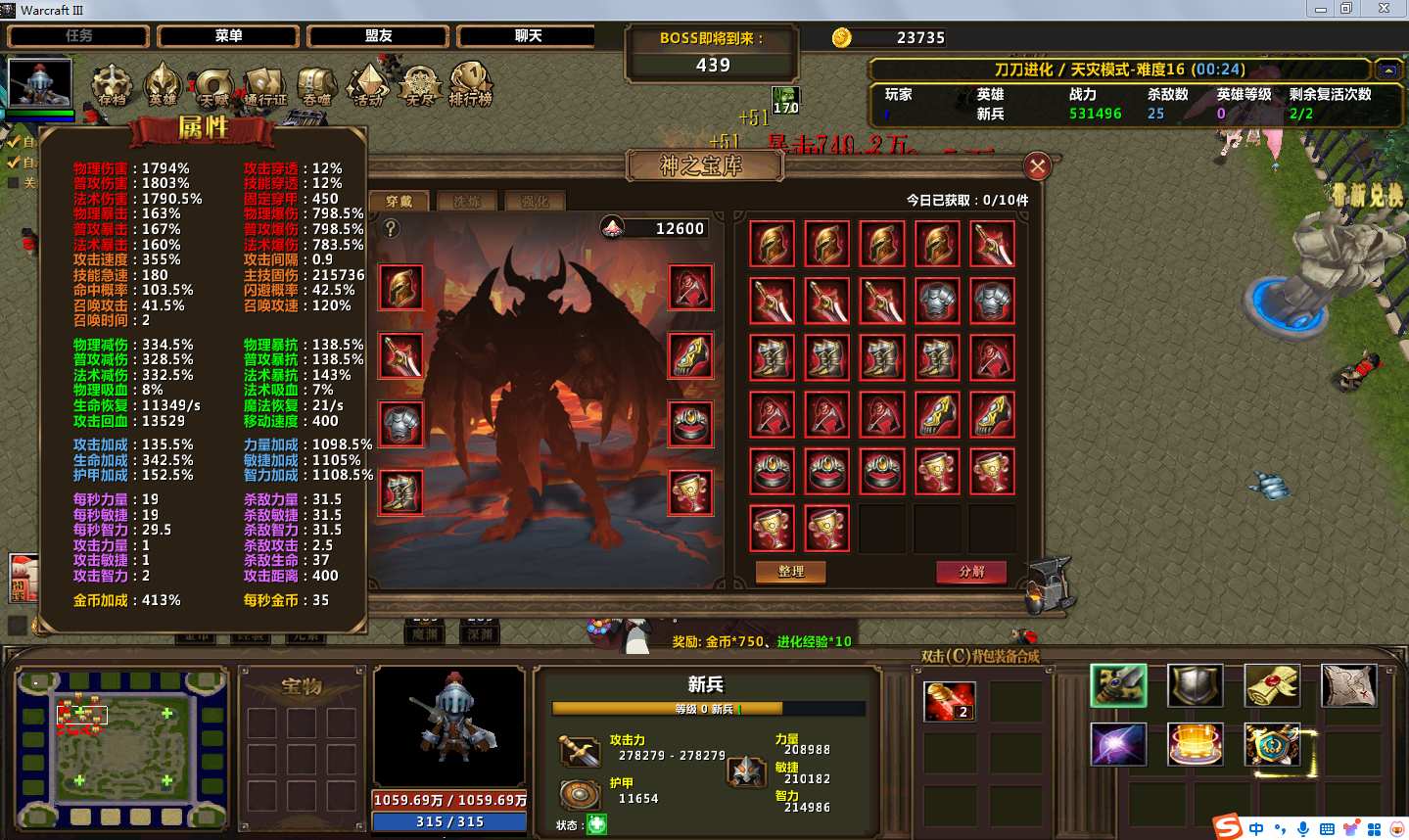Image resolution: width=1409 pixels, height=840 pixels.
Task: Close the Warcraft III window
Action: coord(1384,9)
